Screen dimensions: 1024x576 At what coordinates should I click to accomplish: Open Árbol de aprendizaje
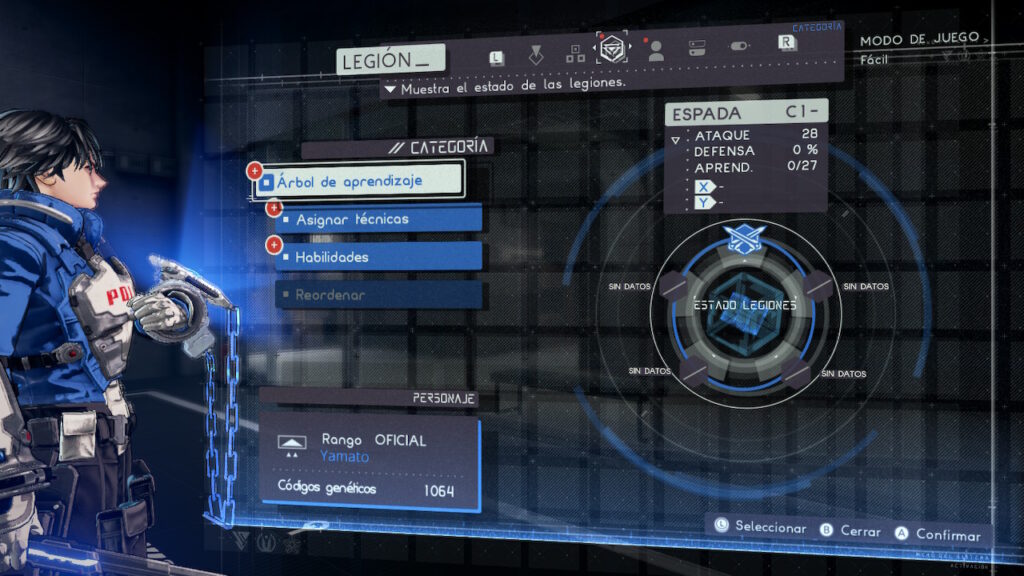pyautogui.click(x=358, y=181)
